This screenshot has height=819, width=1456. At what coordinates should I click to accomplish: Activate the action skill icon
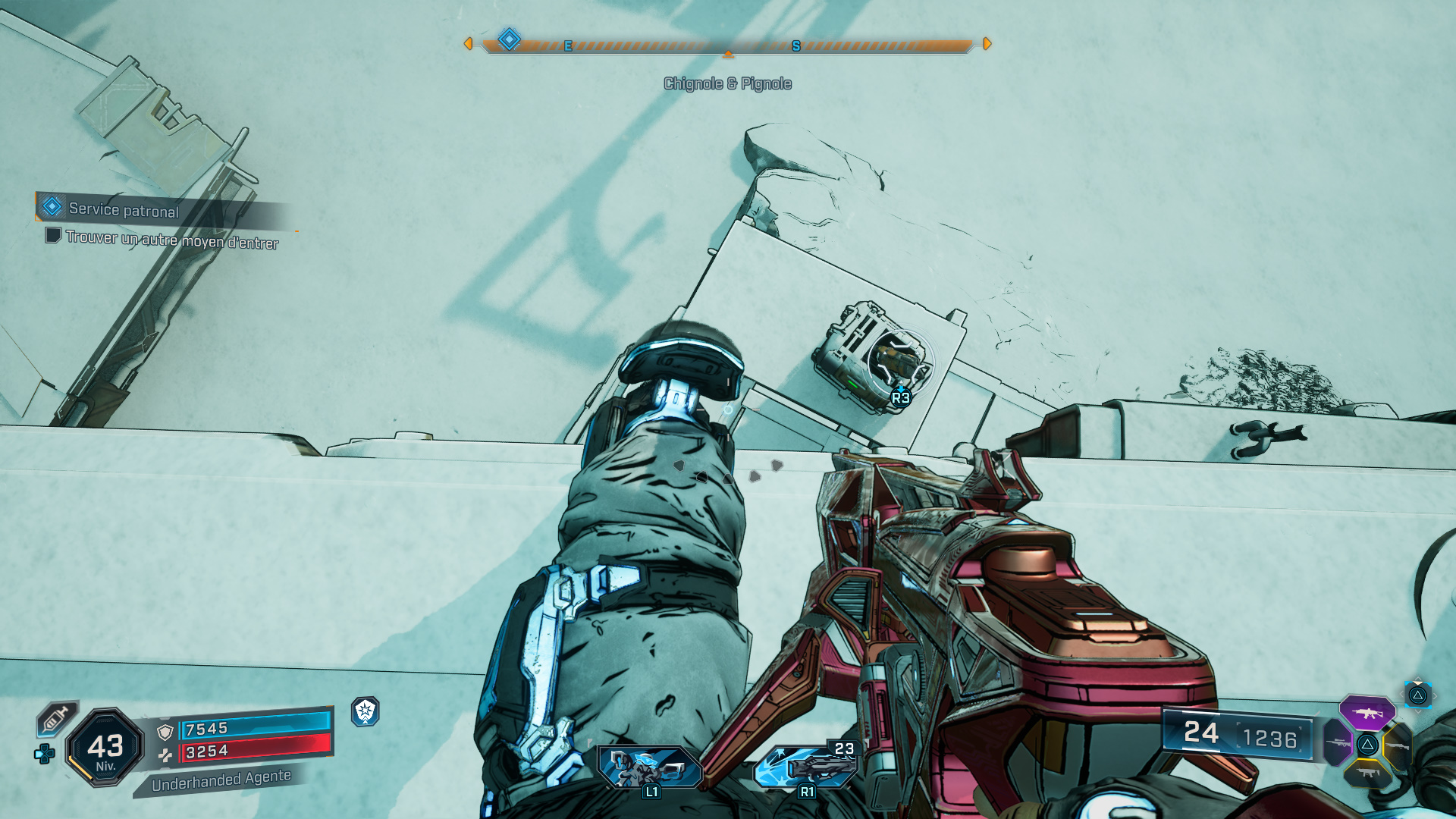[650, 767]
